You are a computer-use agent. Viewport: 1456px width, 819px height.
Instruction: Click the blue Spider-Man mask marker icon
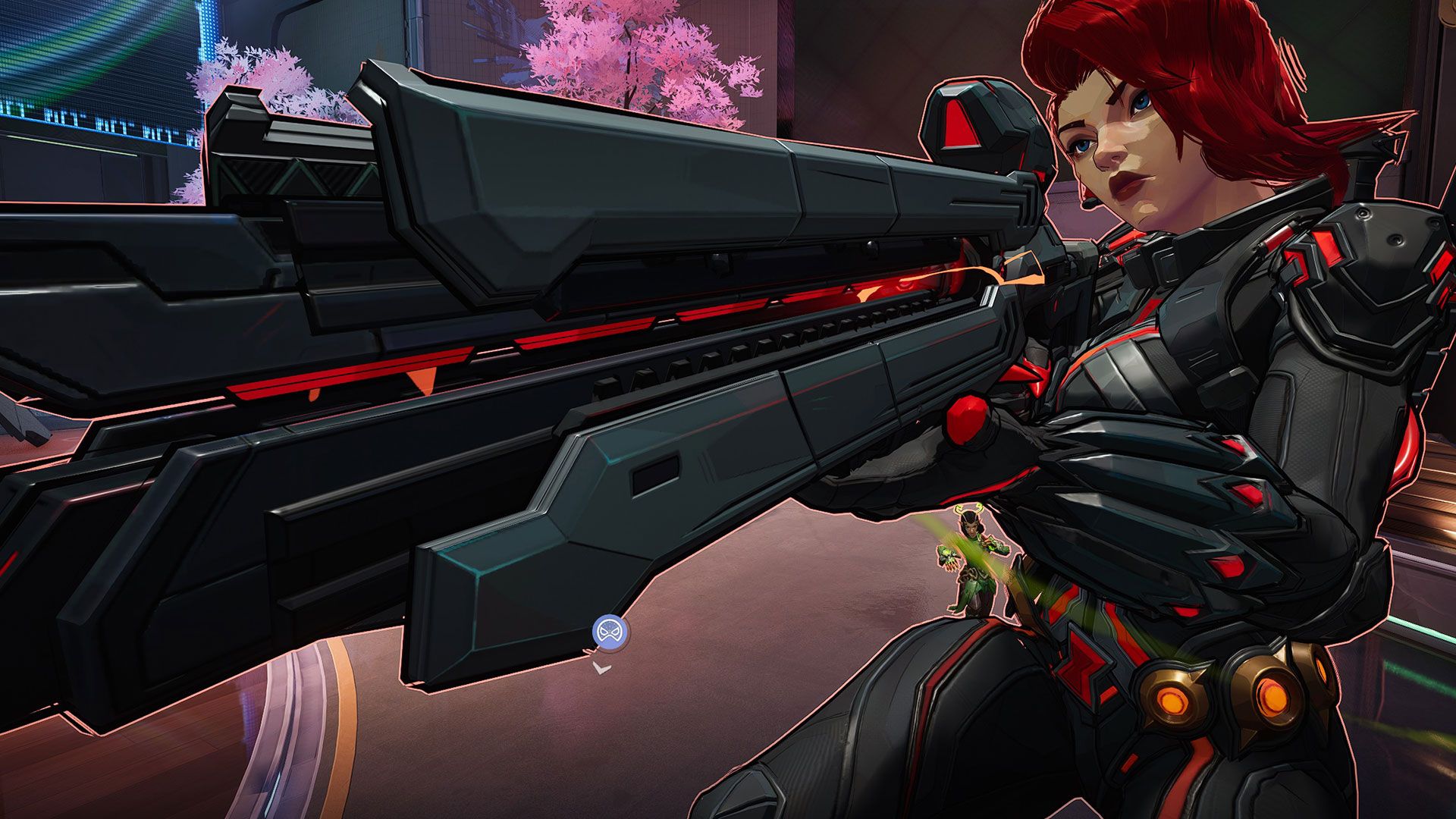pyautogui.click(x=610, y=632)
